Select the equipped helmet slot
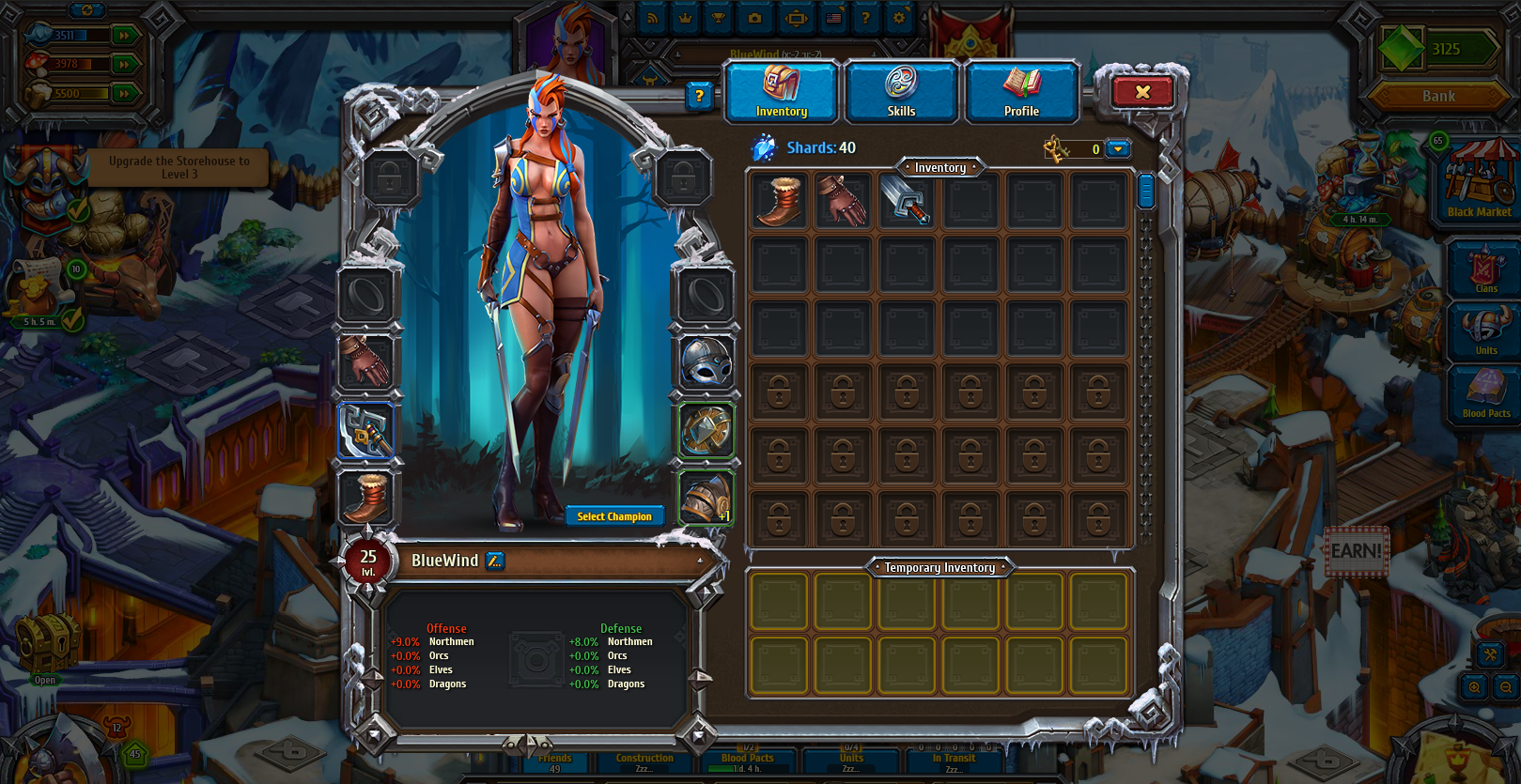Screen dimensions: 1521x784 tap(706, 363)
